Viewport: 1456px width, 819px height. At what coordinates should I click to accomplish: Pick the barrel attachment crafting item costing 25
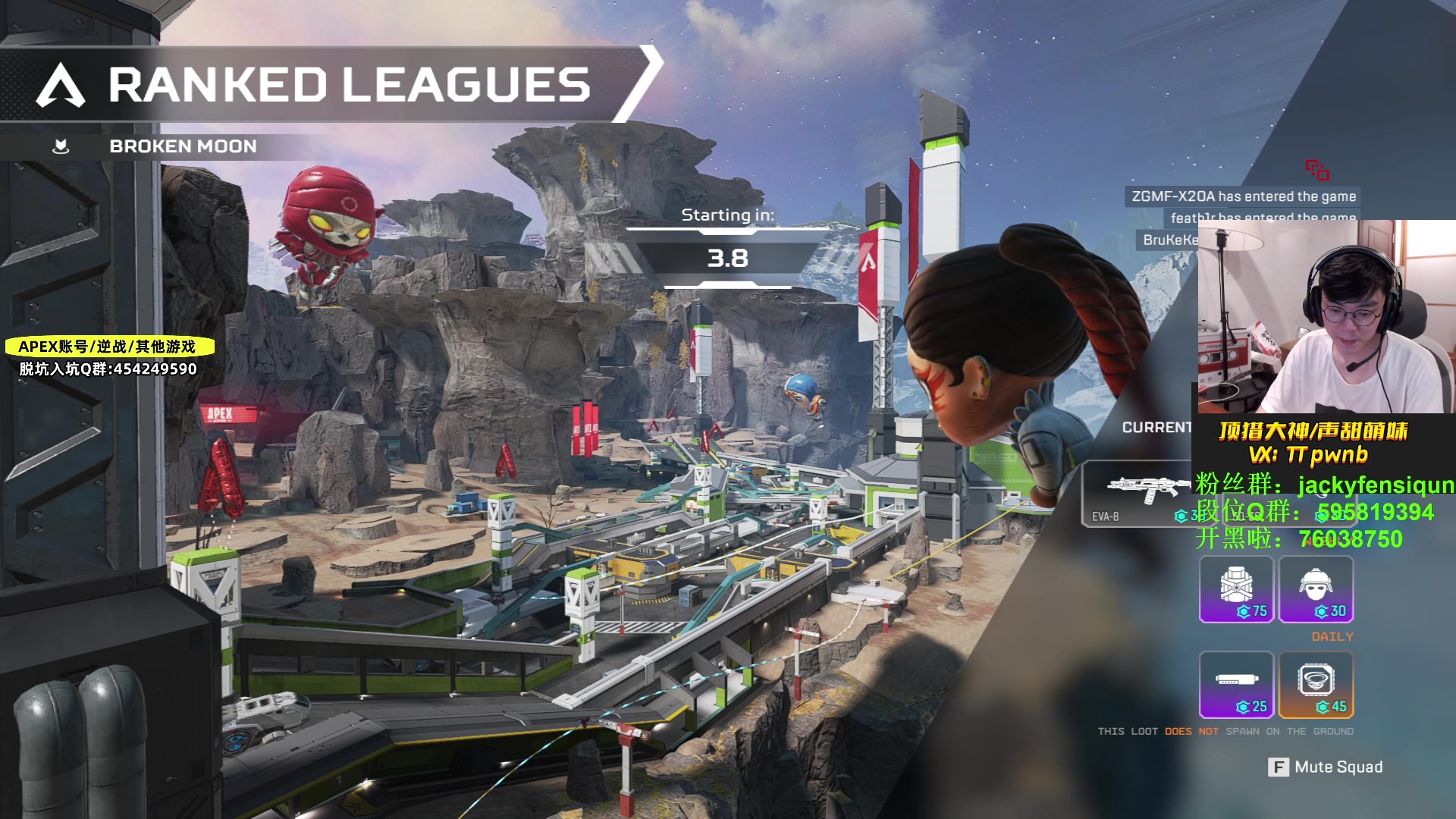pyautogui.click(x=1236, y=685)
